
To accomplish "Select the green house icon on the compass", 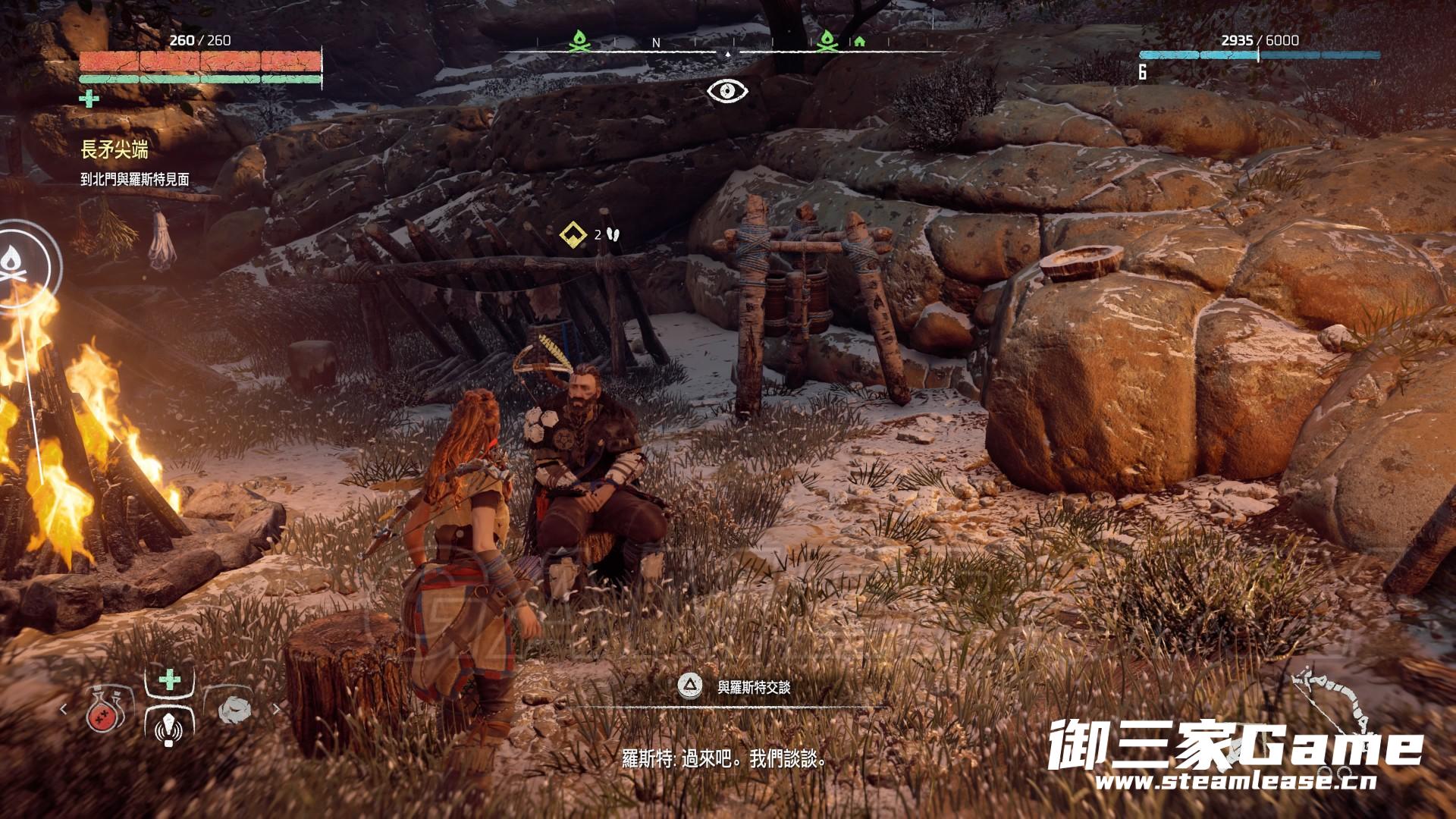I will click(859, 42).
